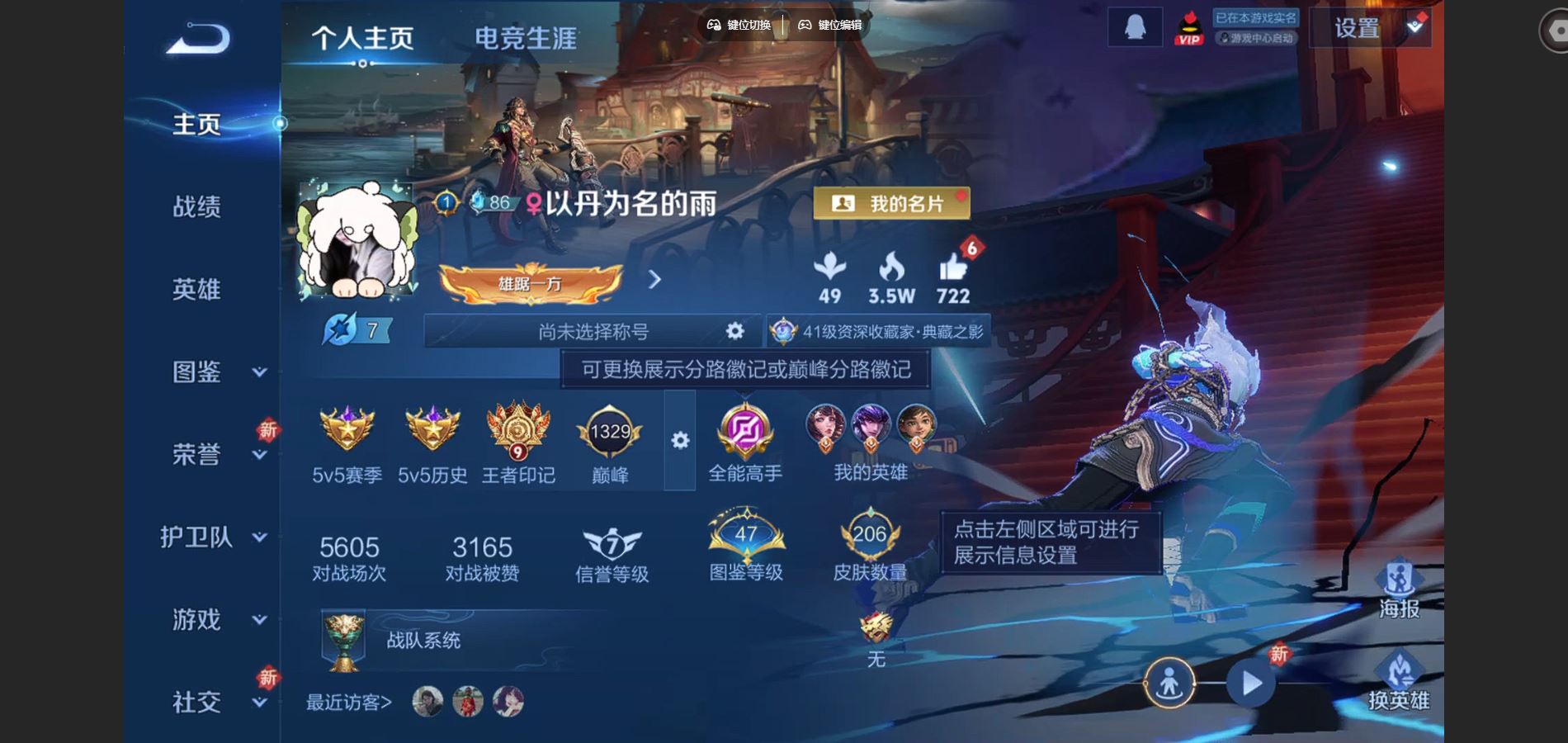1568x743 pixels.
Task: Open 键位编辑 at the top of the screen
Action: (x=829, y=25)
